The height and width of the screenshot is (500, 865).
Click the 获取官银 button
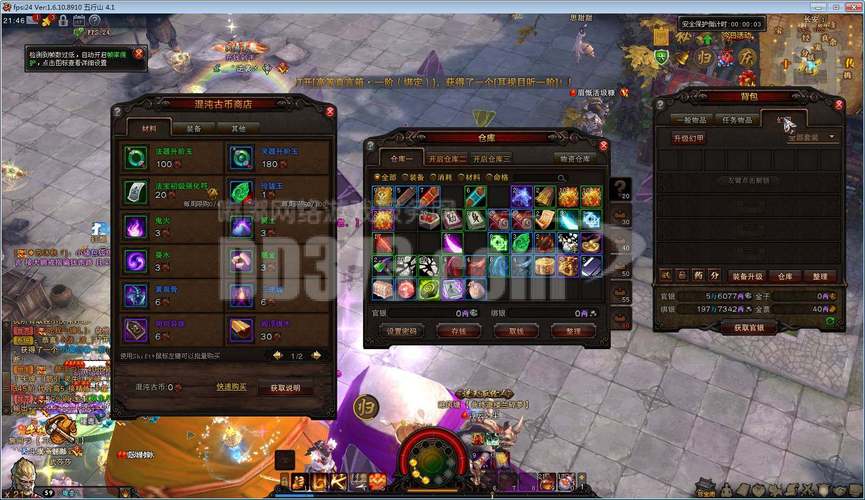[x=749, y=327]
